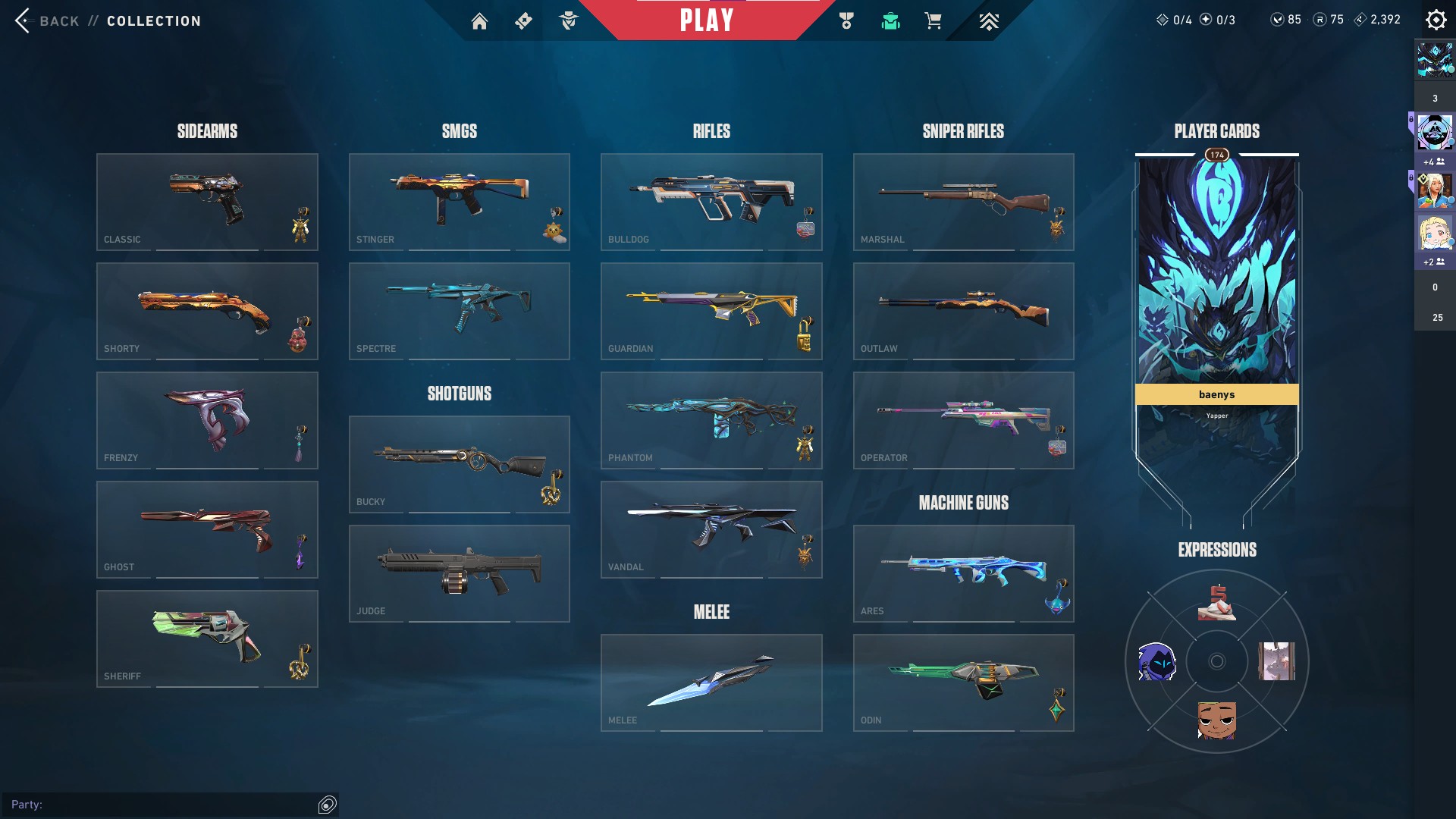Image resolution: width=1456 pixels, height=819 pixels.
Task: Hit the red PLAY button
Action: 706,20
